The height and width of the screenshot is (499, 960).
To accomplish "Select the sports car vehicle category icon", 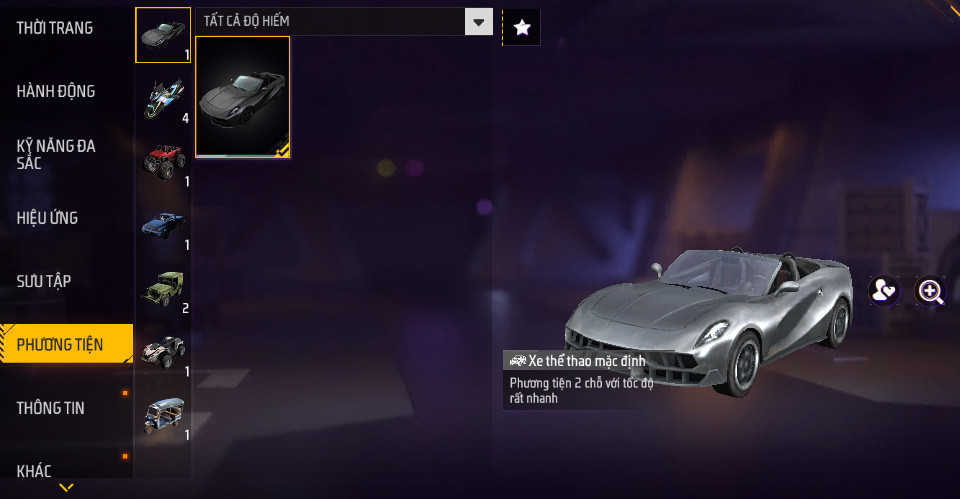I will tap(163, 35).
